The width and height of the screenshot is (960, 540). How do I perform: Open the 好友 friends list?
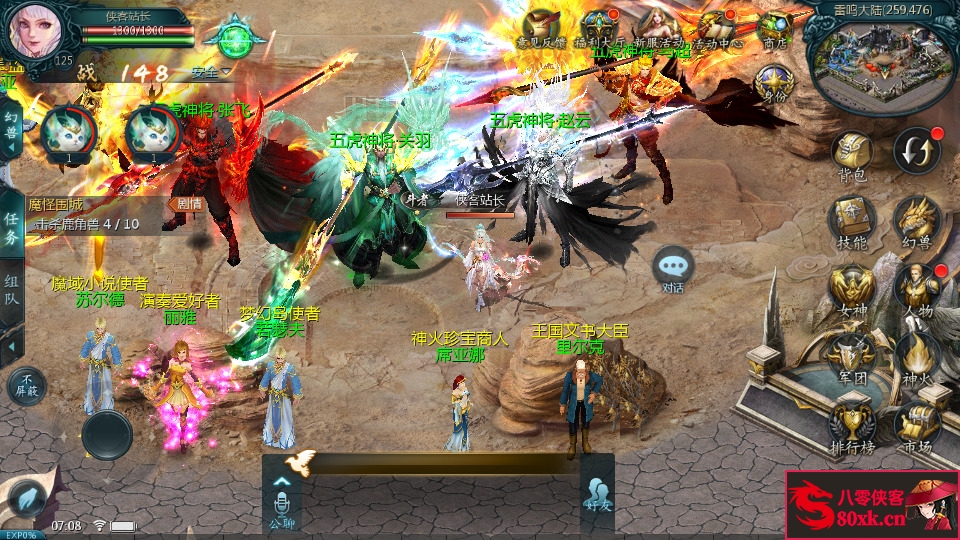(597, 495)
